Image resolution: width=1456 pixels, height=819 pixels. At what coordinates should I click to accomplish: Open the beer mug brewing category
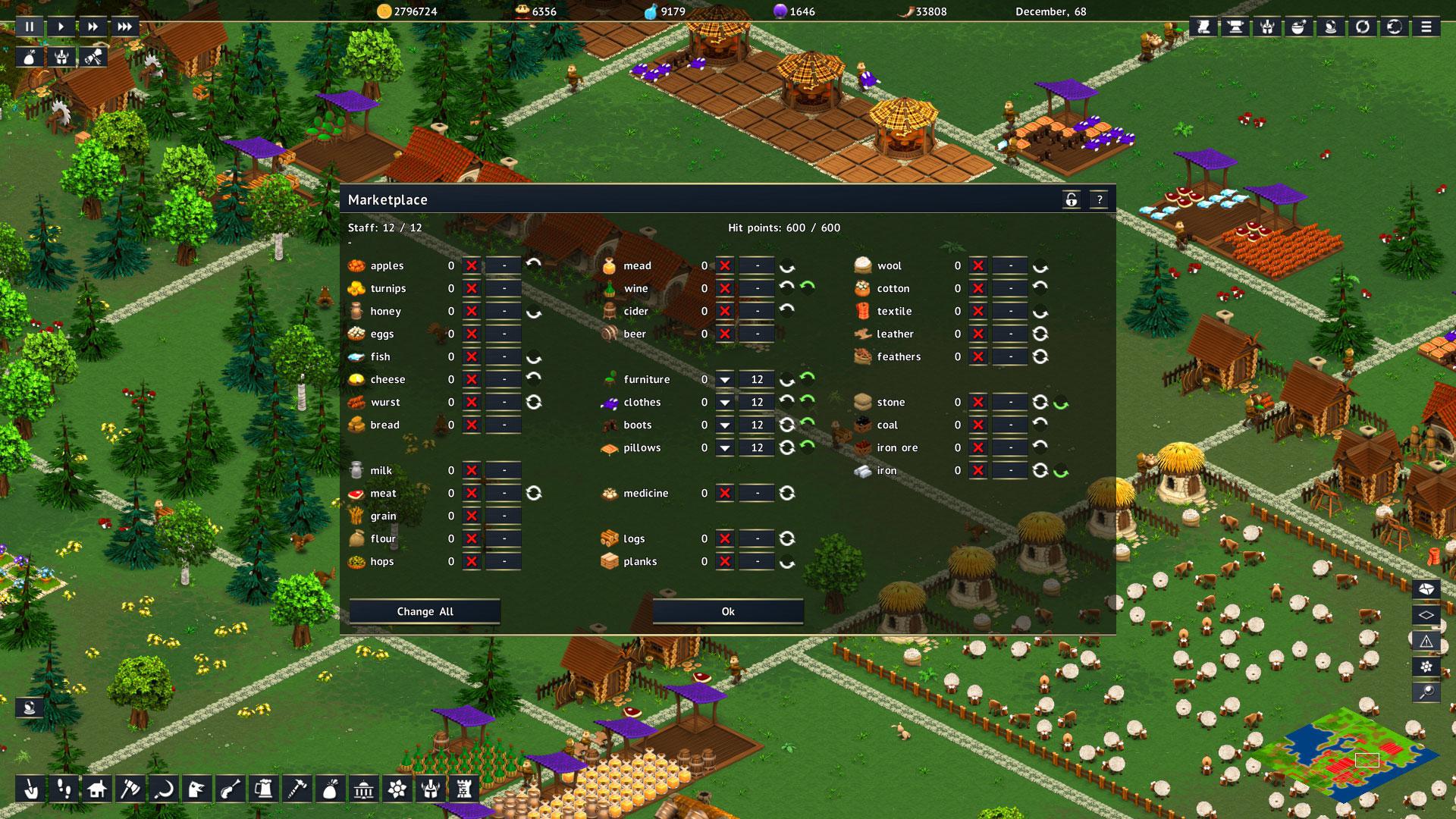pos(263,789)
